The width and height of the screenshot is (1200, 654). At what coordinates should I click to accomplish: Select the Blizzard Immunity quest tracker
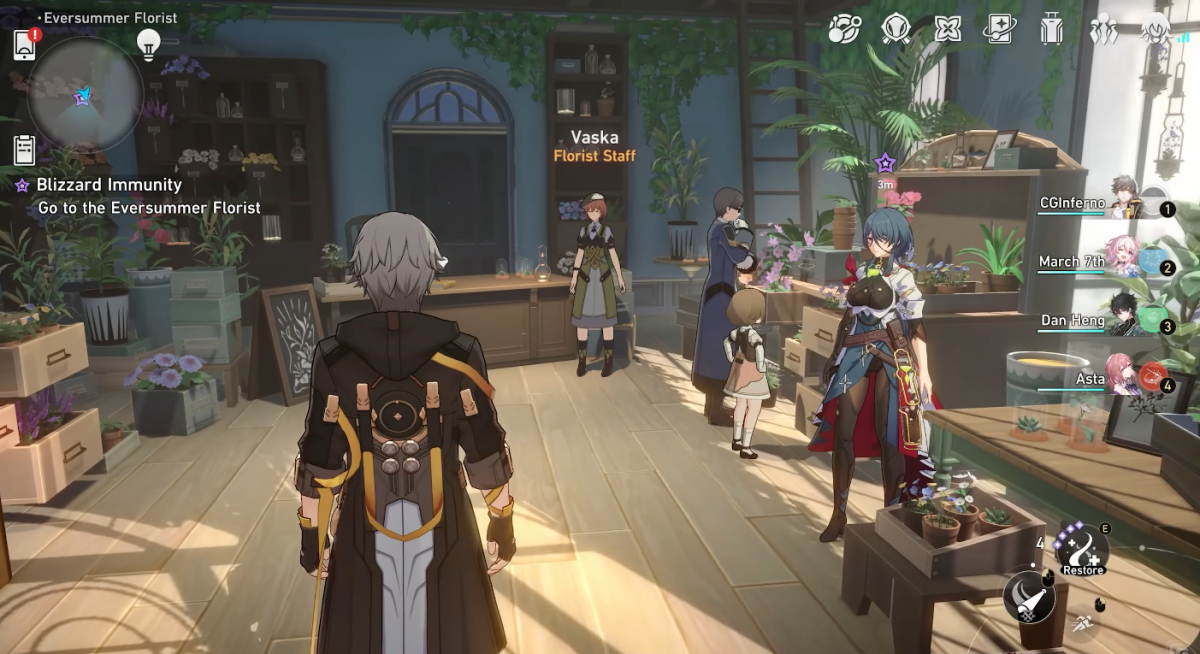pyautogui.click(x=110, y=185)
